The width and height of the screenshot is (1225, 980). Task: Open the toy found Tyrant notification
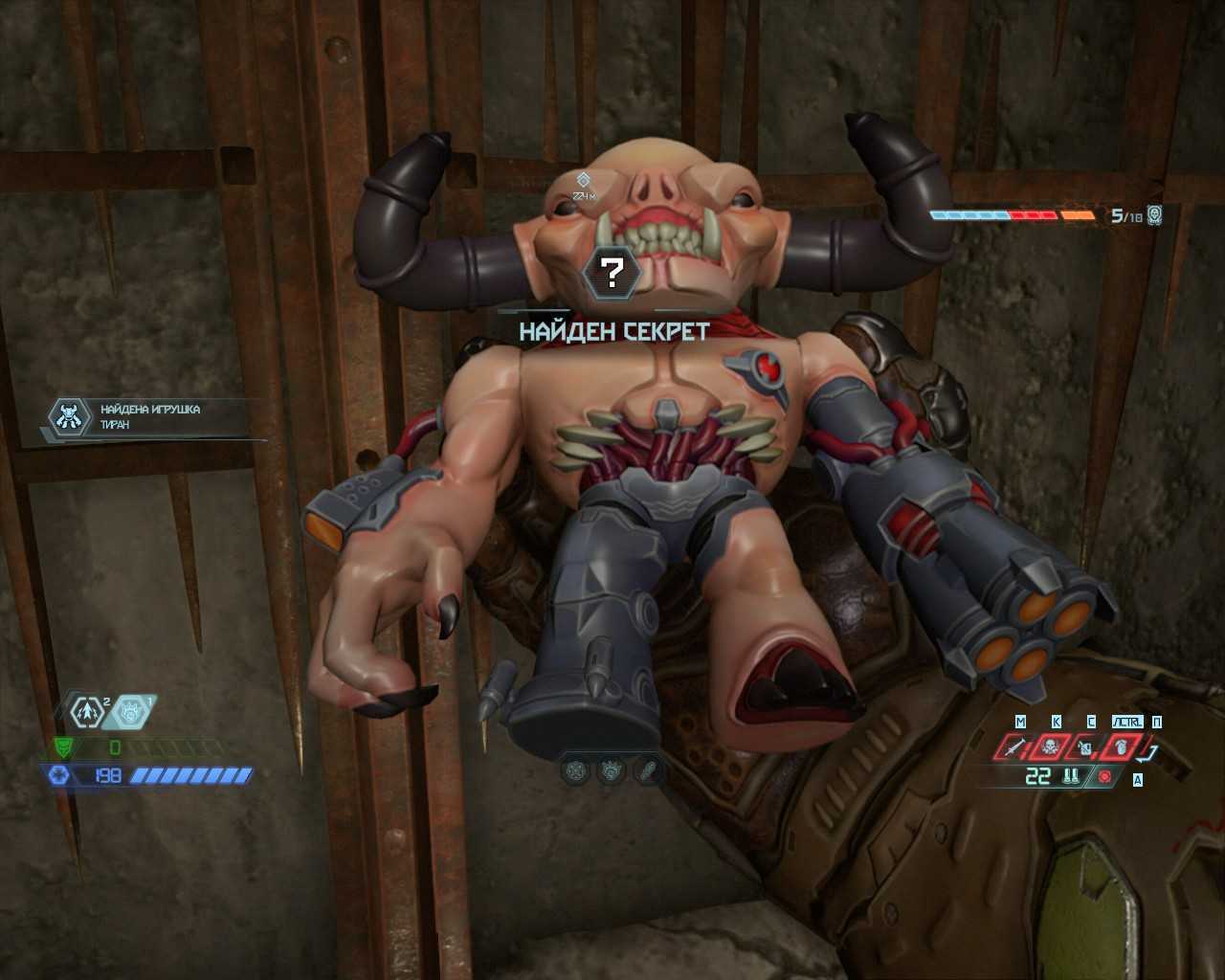[x=153, y=417]
